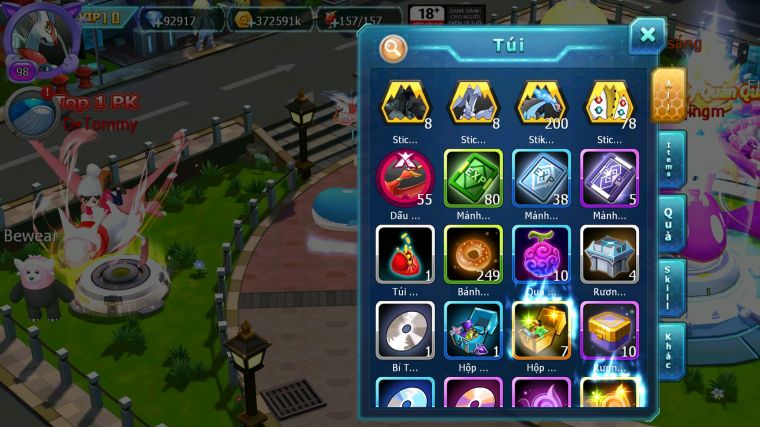
Task: Select the donut Bánh item slot
Action: 473,254
